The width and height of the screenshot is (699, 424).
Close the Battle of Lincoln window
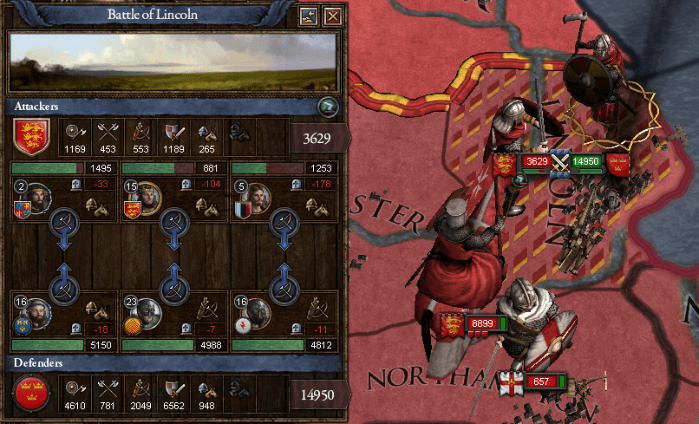333,16
